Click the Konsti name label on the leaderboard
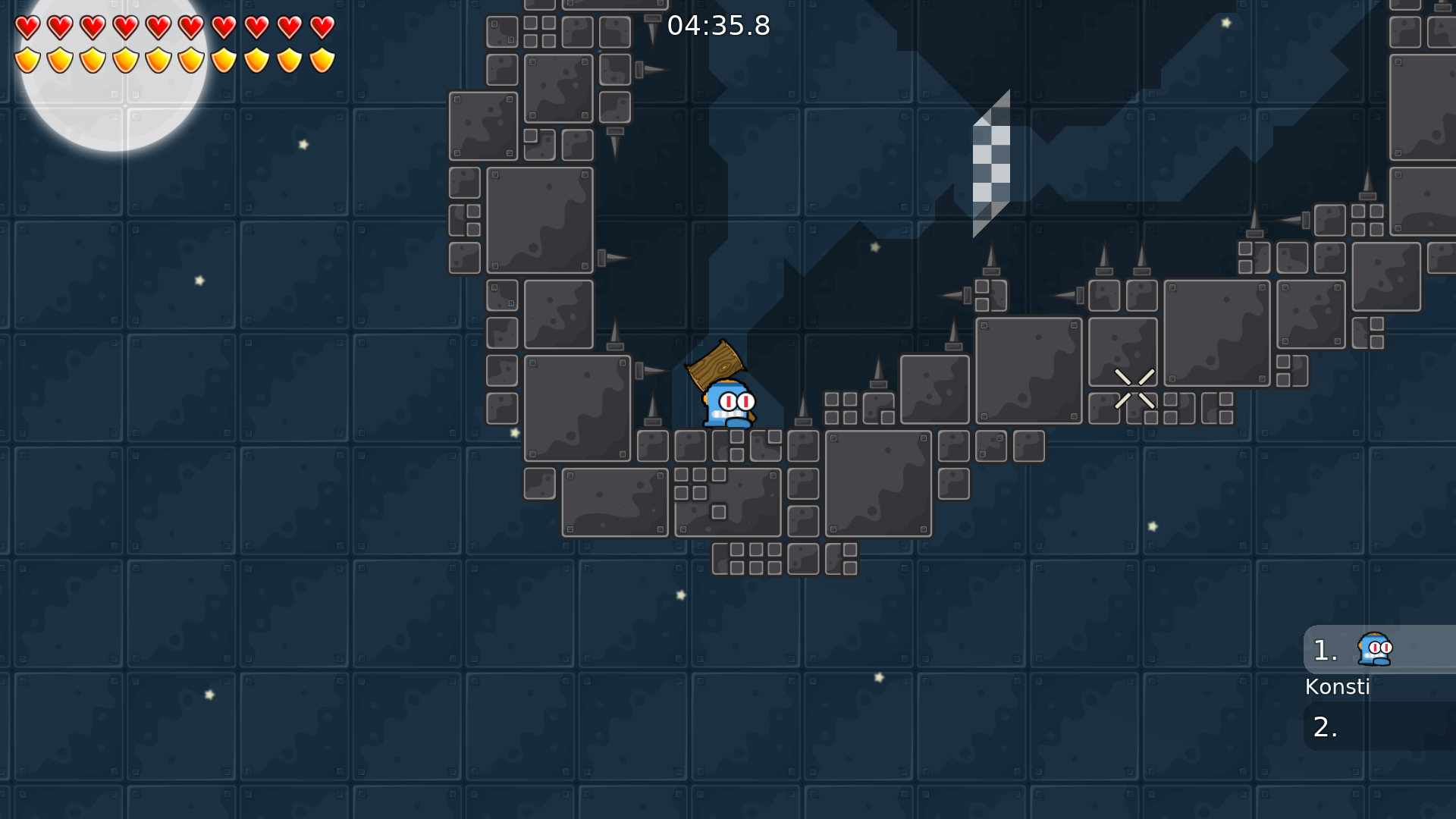Image resolution: width=1456 pixels, height=819 pixels. 1338,687
